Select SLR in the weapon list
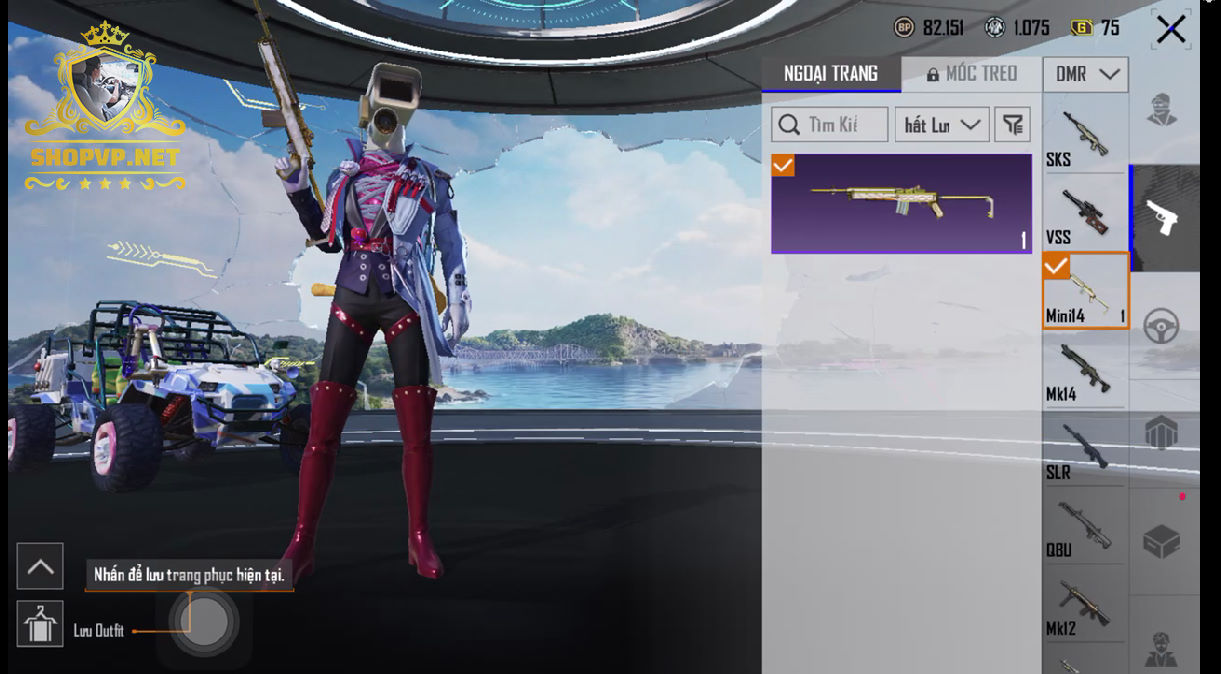 tap(1085, 448)
